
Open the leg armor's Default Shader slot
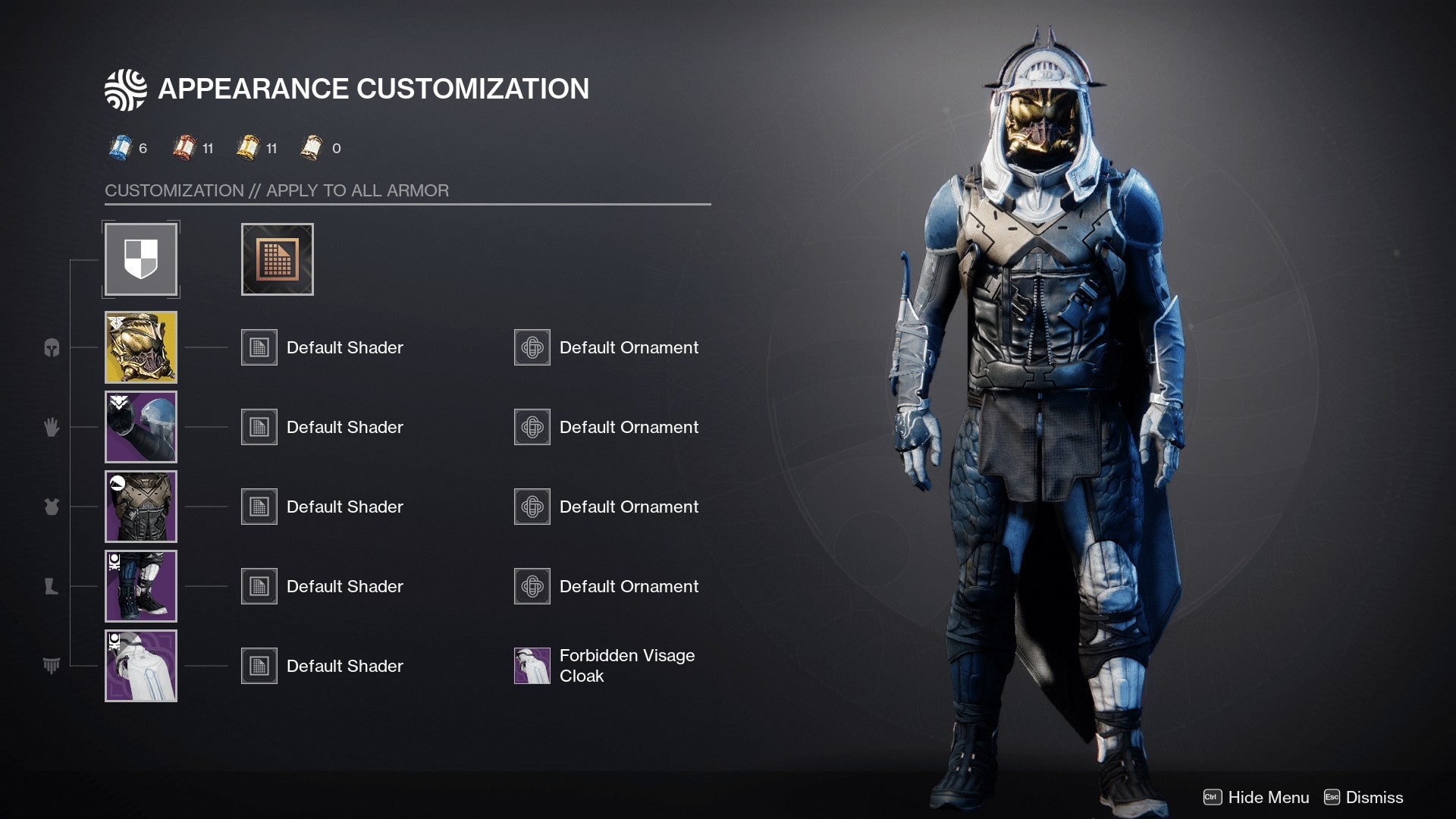point(259,586)
